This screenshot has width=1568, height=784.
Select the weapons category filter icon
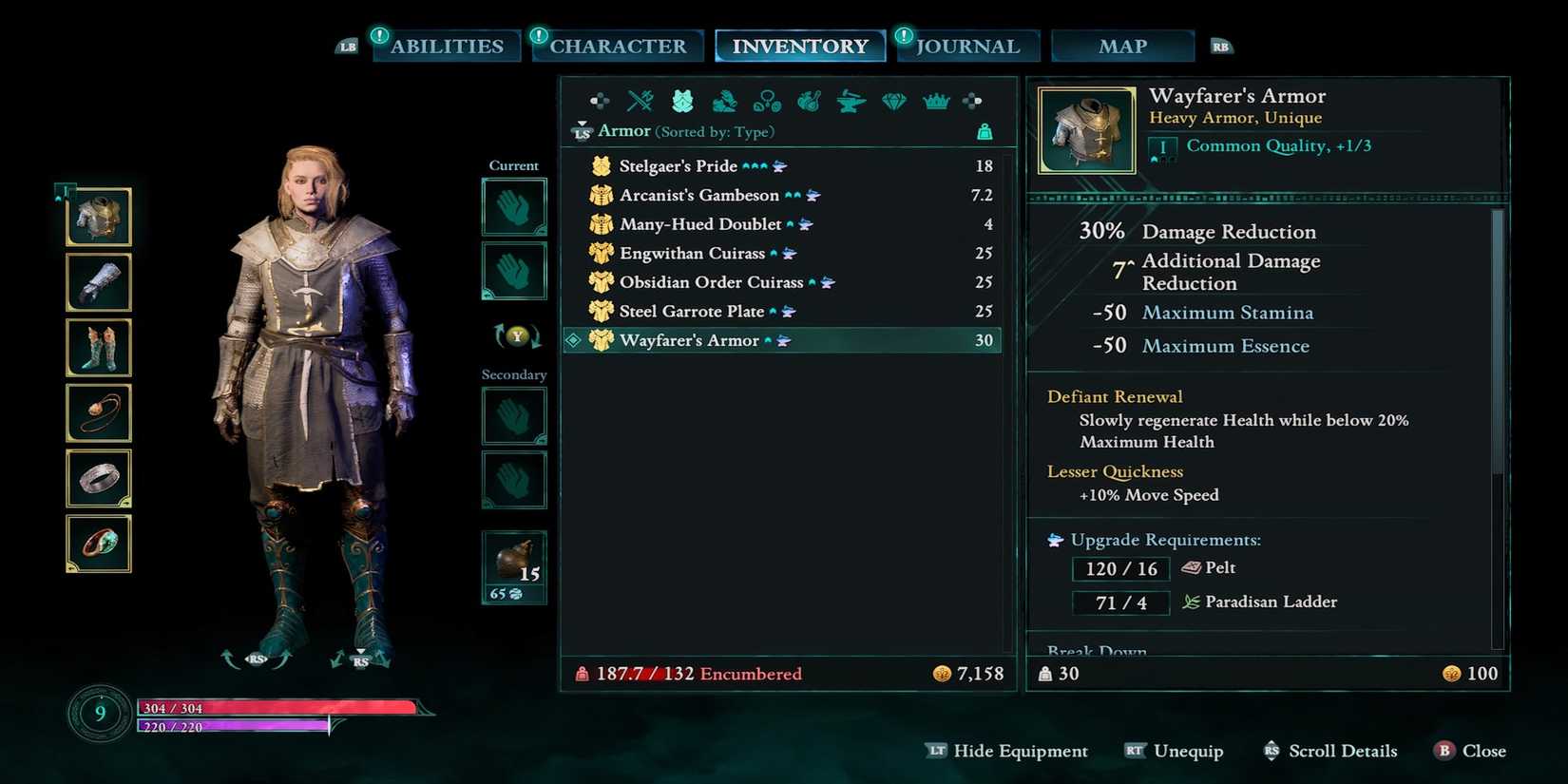(639, 100)
